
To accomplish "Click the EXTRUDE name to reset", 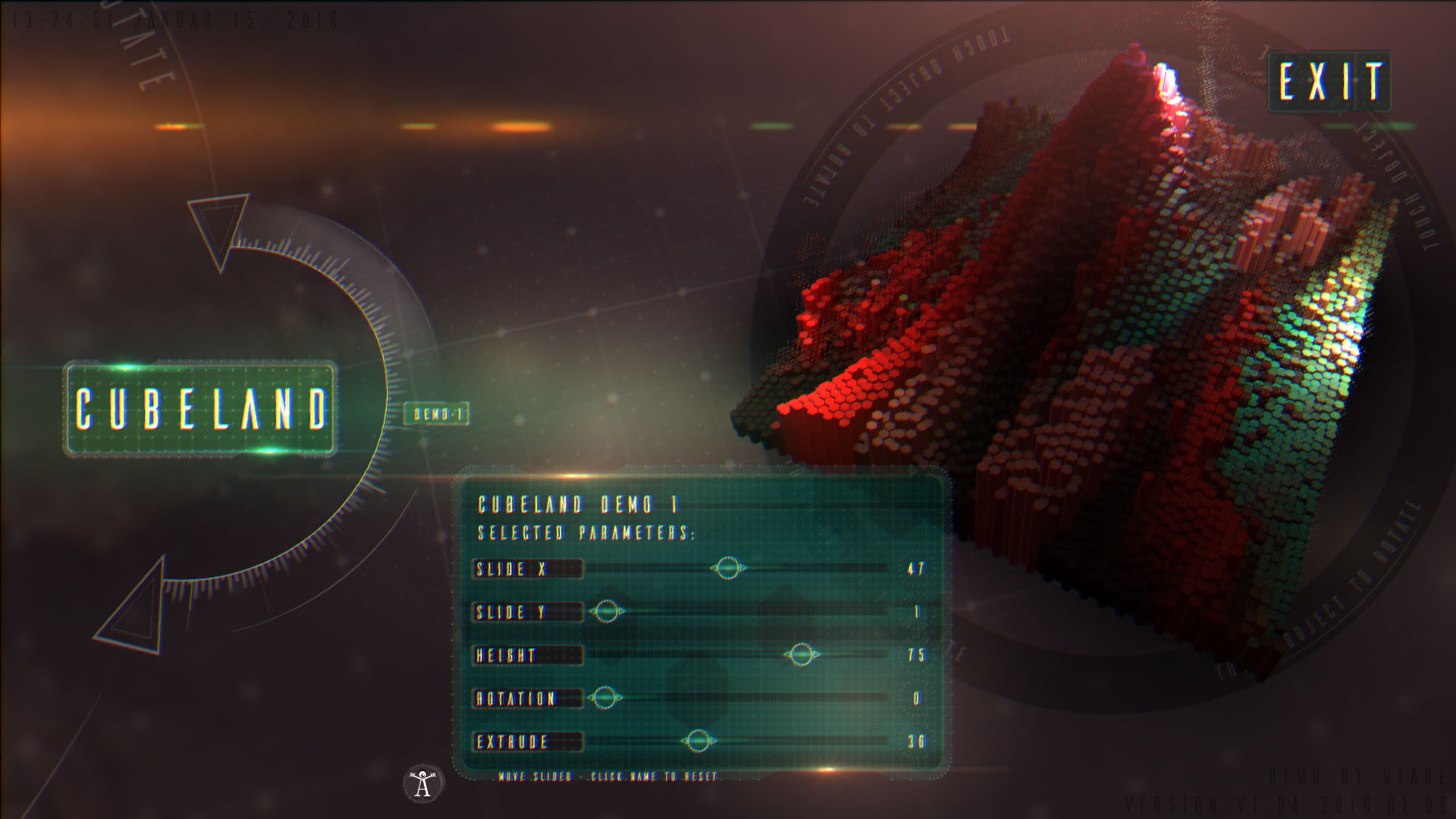I will click(x=527, y=742).
